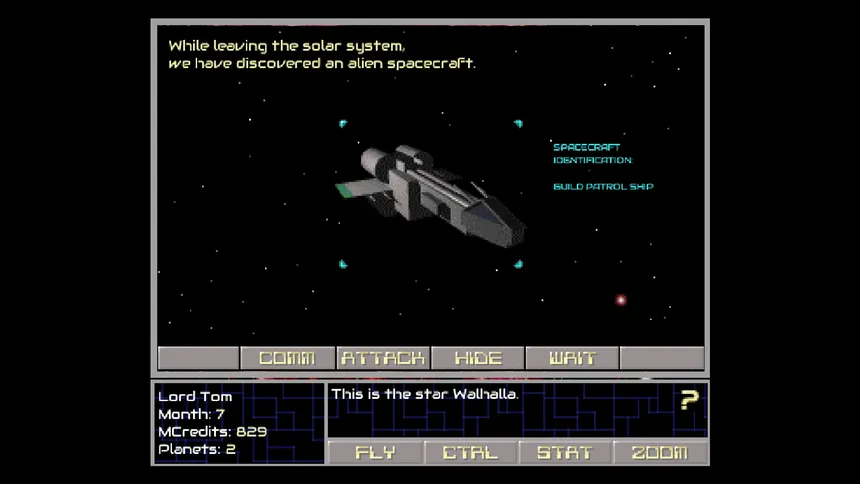The width and height of the screenshot is (860, 484).
Task: Activate the ZOOM button
Action: (x=660, y=452)
